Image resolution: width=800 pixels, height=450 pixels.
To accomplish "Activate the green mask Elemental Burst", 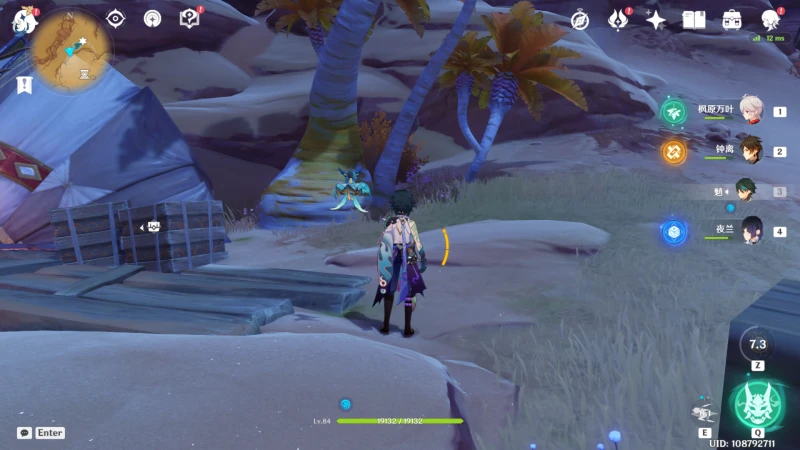I will pyautogui.click(x=757, y=404).
